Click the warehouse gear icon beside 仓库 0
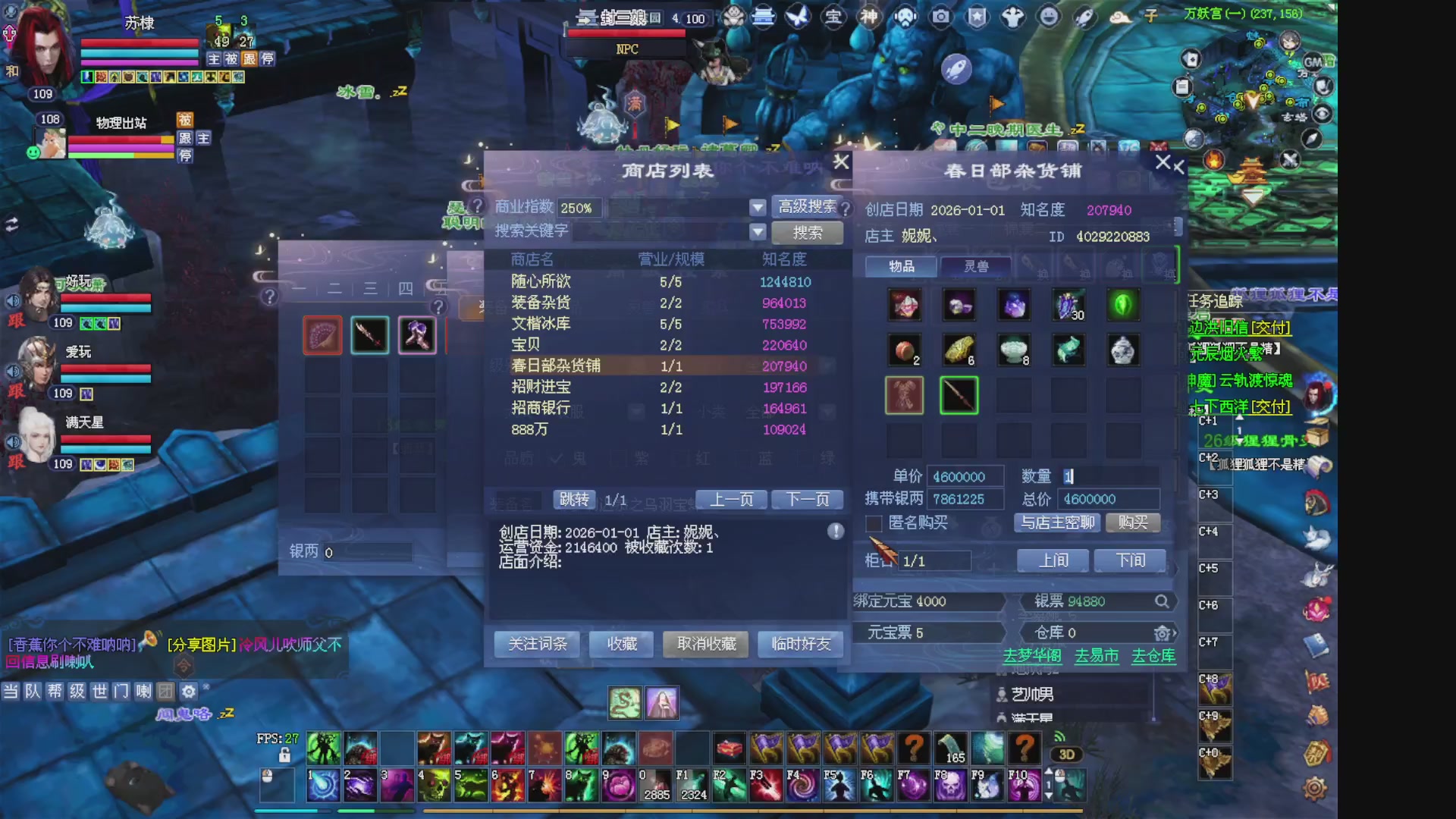The image size is (1456, 819). click(1163, 632)
